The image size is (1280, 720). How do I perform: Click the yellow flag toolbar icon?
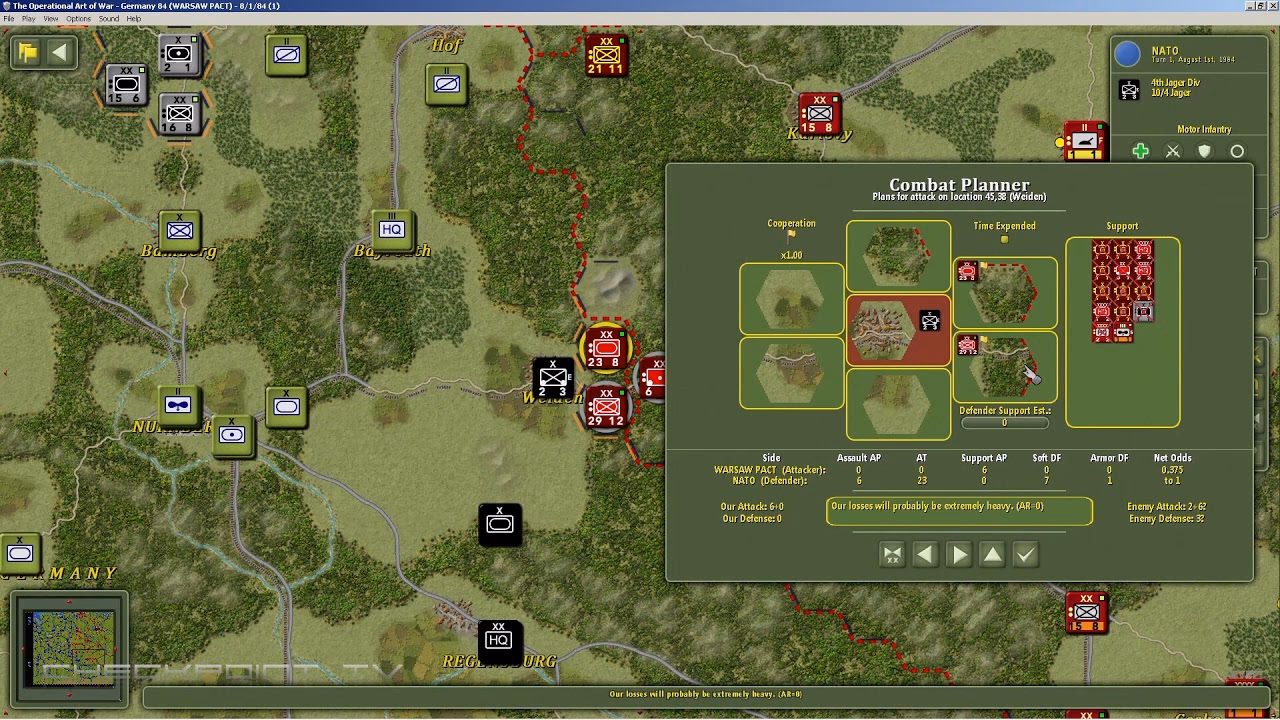click(28, 52)
